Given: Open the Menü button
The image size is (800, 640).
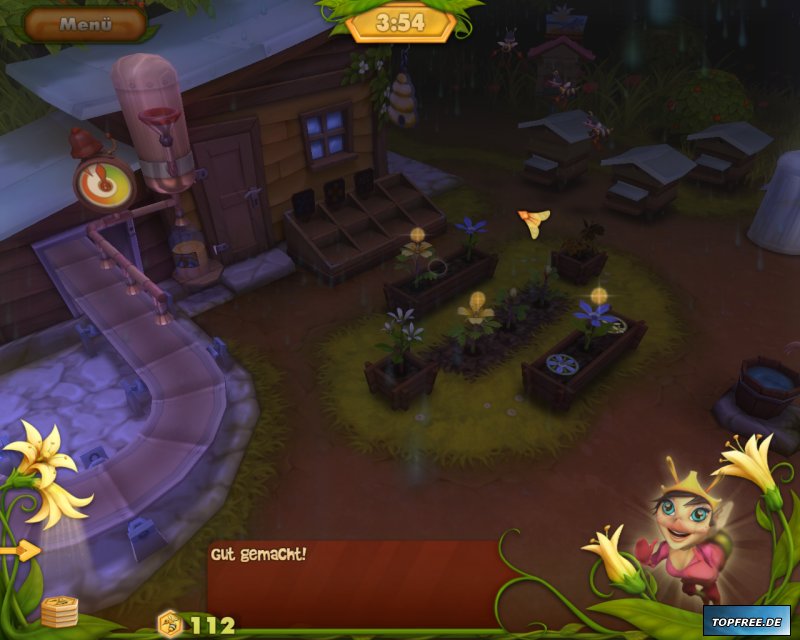Looking at the screenshot, I should (85, 24).
